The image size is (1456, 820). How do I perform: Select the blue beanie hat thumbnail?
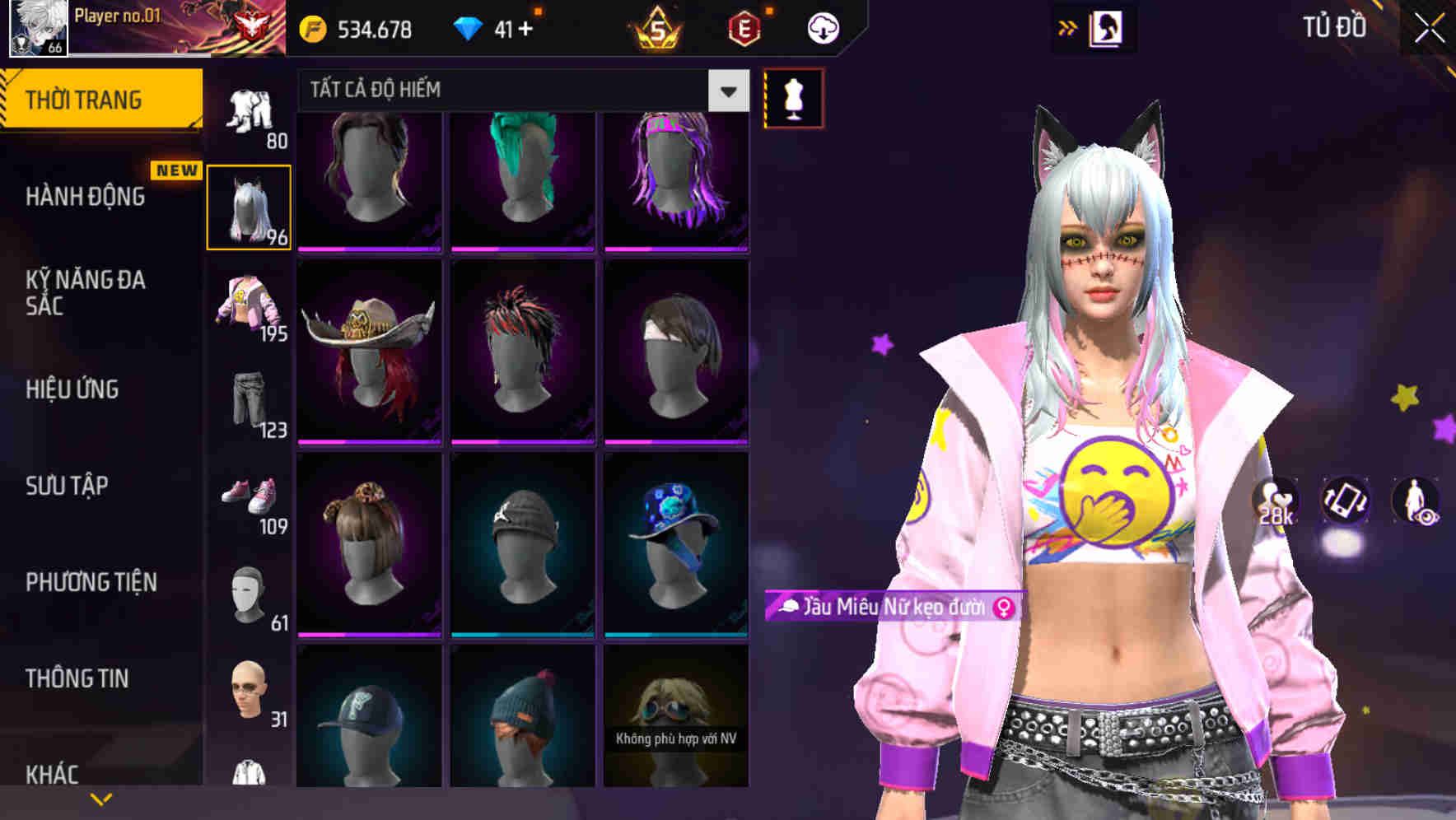[x=520, y=716]
